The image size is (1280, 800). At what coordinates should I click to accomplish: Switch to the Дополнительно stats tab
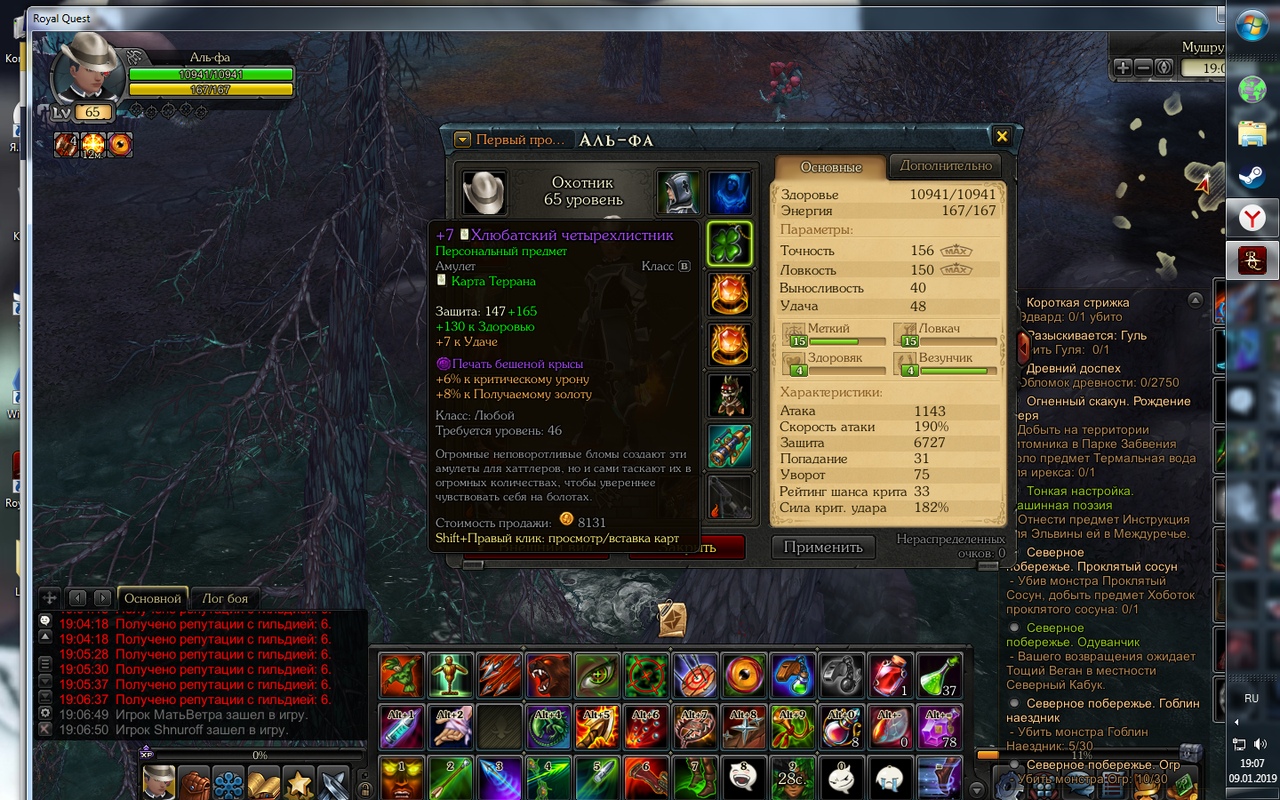tap(945, 166)
